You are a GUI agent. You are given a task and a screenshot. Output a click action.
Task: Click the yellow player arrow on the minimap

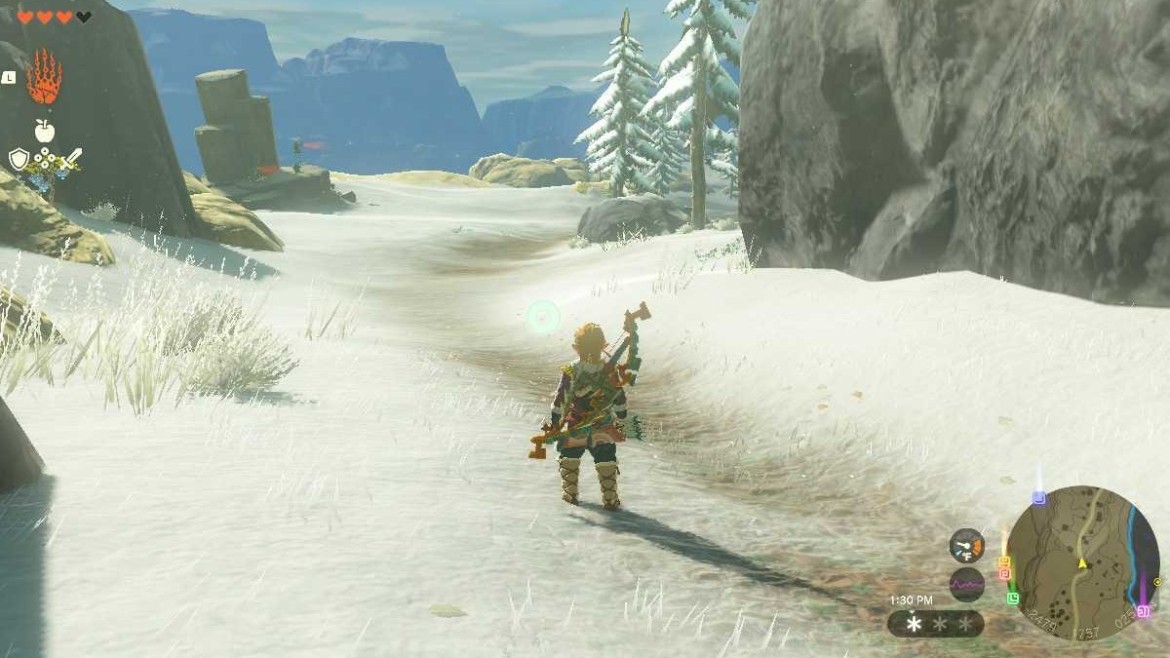pos(1081,563)
